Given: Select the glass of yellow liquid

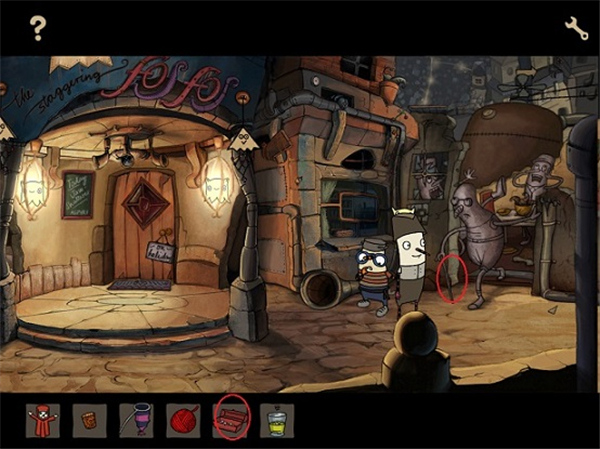Looking at the screenshot, I should click(276, 419).
